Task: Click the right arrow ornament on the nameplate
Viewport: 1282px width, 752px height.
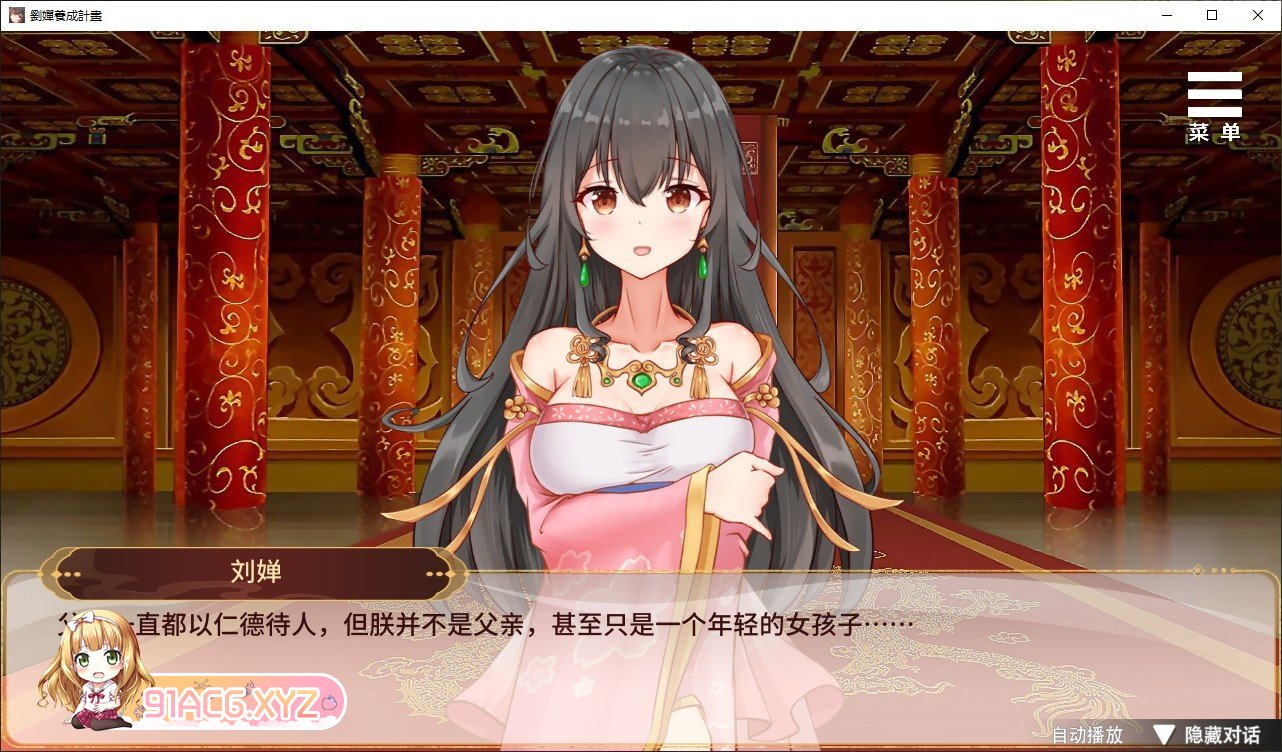Action: click(x=434, y=574)
